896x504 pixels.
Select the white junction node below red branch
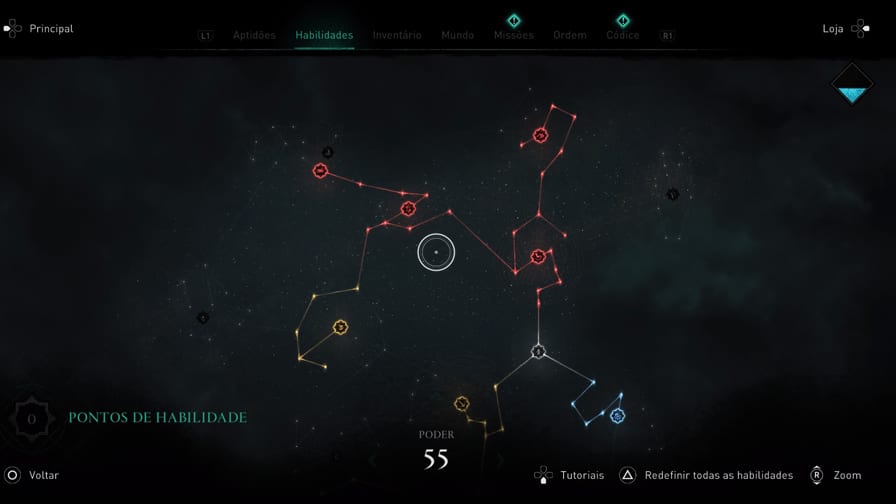click(538, 351)
